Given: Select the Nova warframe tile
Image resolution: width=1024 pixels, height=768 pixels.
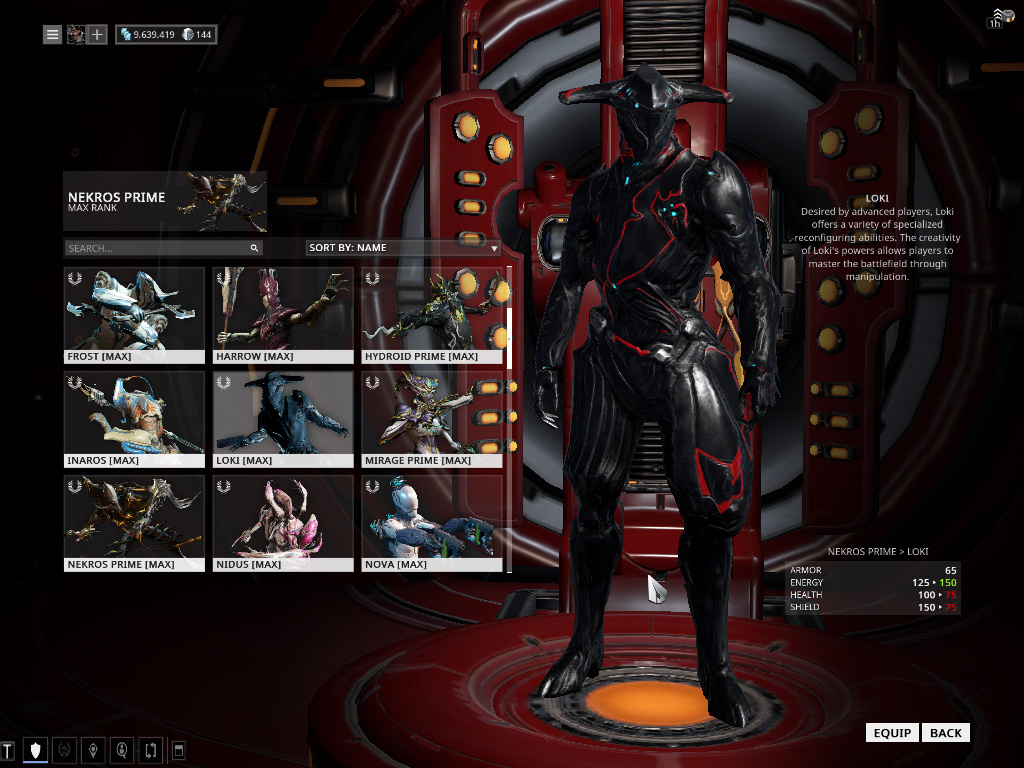Looking at the screenshot, I should pyautogui.click(x=432, y=523).
